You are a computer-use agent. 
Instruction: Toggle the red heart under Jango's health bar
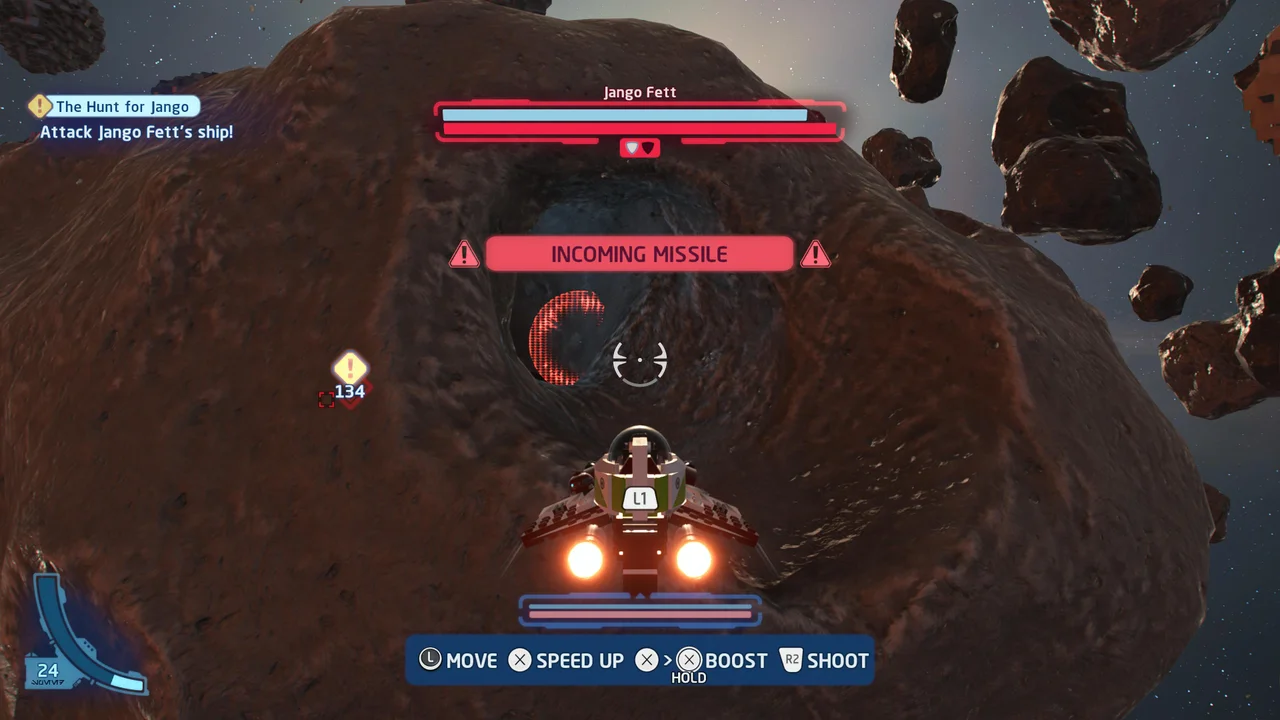(650, 147)
